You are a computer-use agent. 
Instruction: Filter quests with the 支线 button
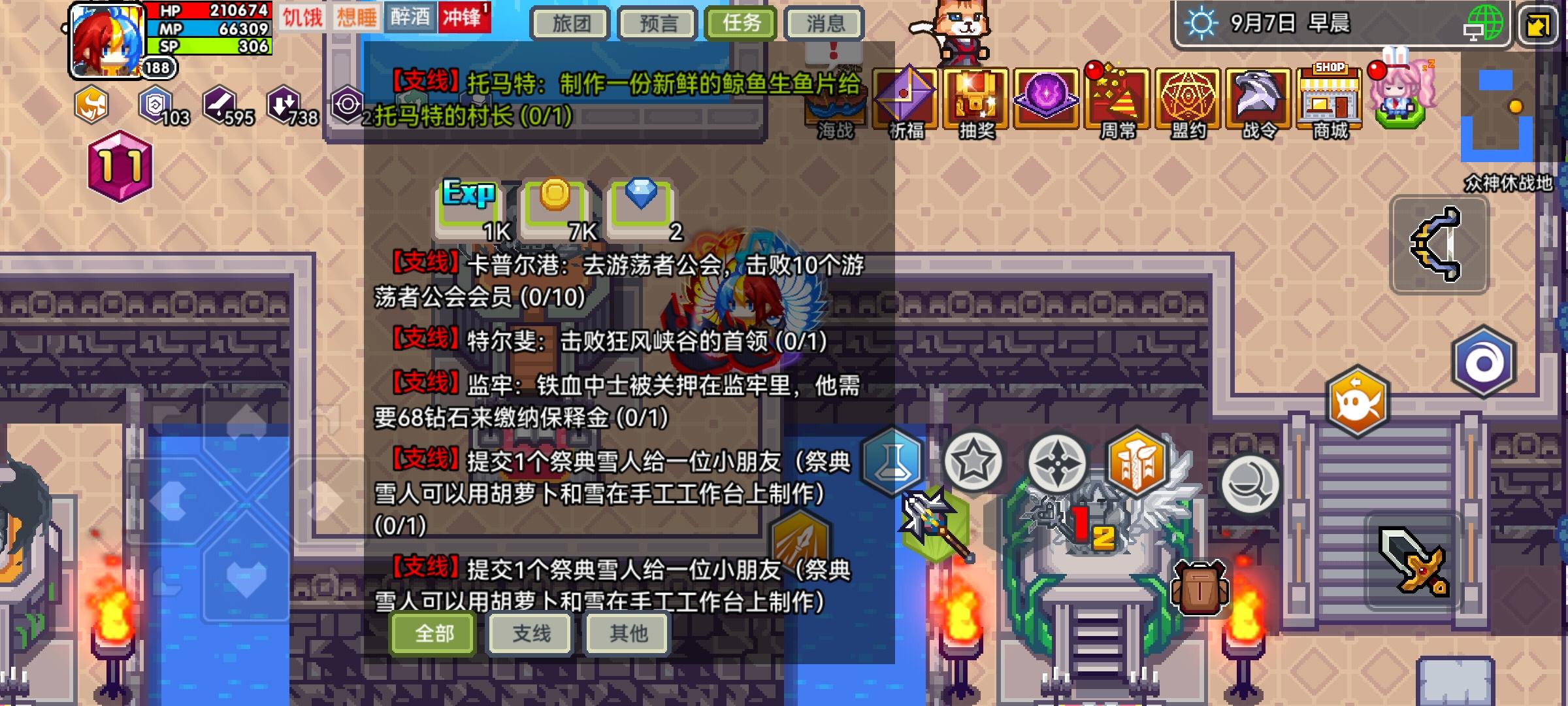click(529, 633)
